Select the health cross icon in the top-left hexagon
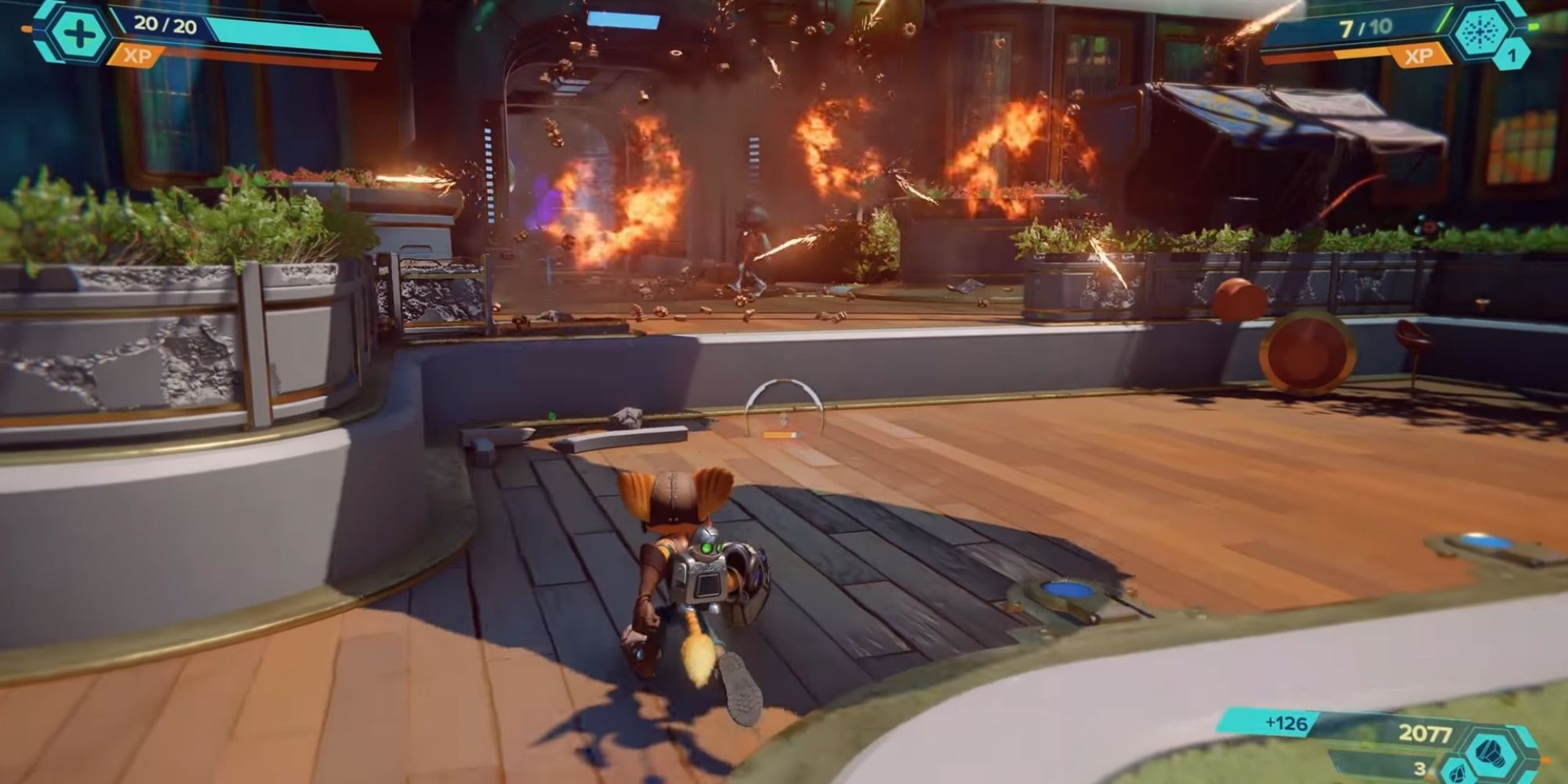 [x=78, y=32]
